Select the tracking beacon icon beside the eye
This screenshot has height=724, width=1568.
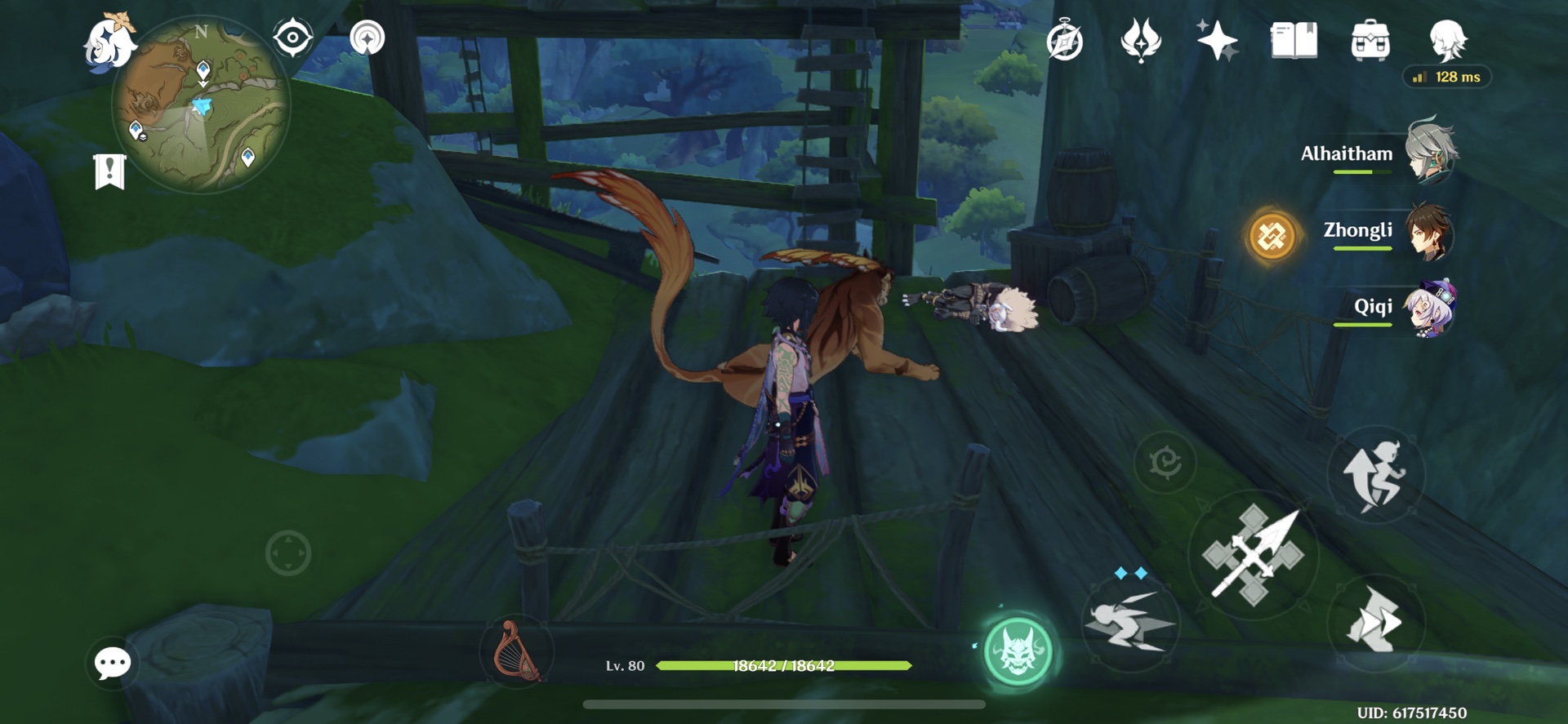(x=366, y=36)
